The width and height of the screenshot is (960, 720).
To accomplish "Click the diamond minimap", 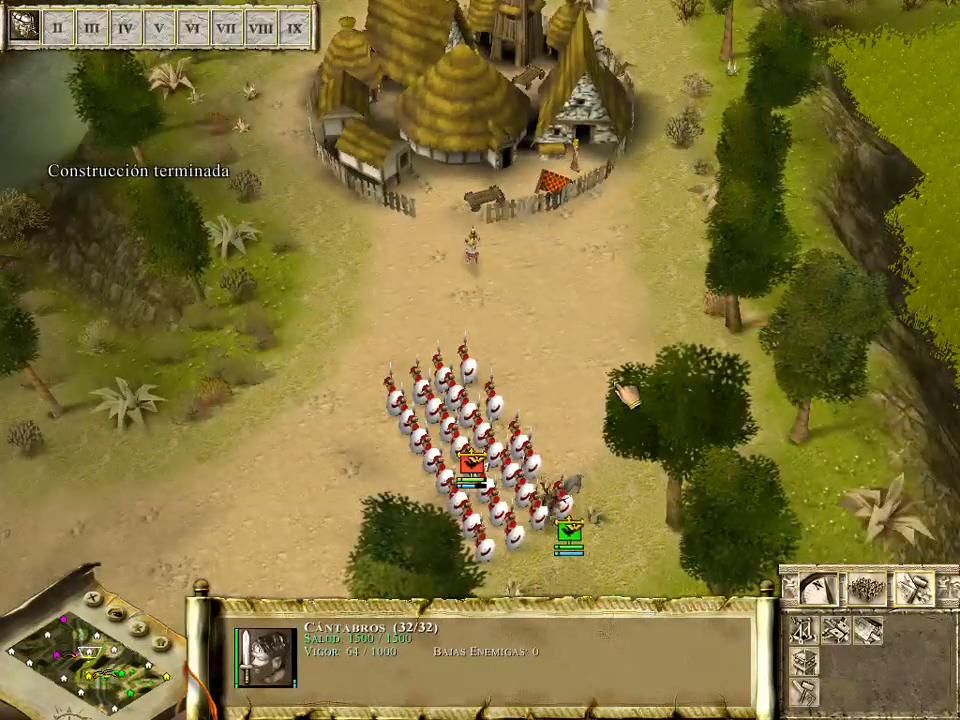I will pyautogui.click(x=88, y=662).
